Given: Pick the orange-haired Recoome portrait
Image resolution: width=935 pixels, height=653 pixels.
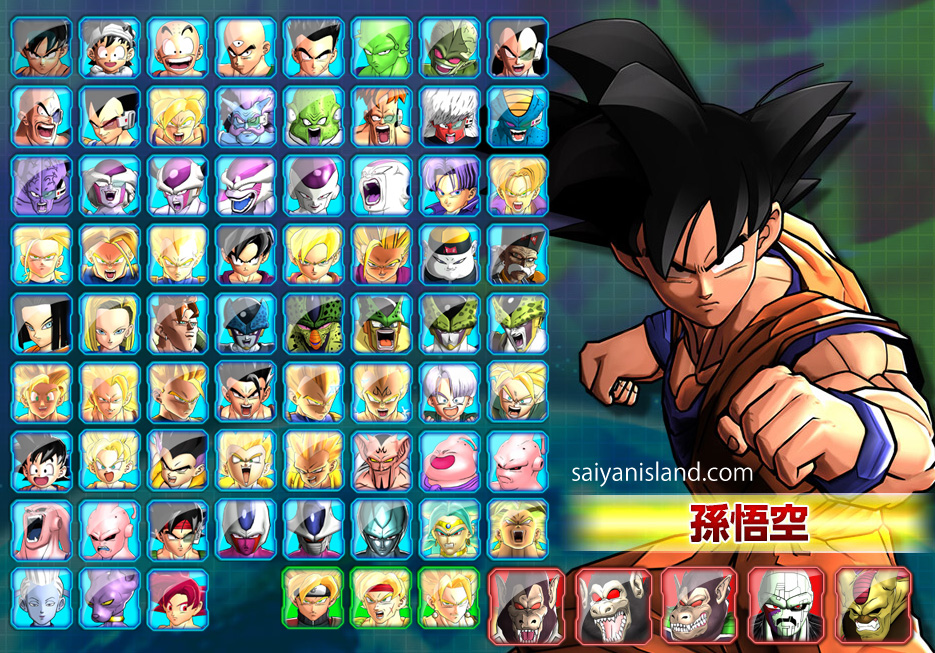Looking at the screenshot, I should point(381,116).
